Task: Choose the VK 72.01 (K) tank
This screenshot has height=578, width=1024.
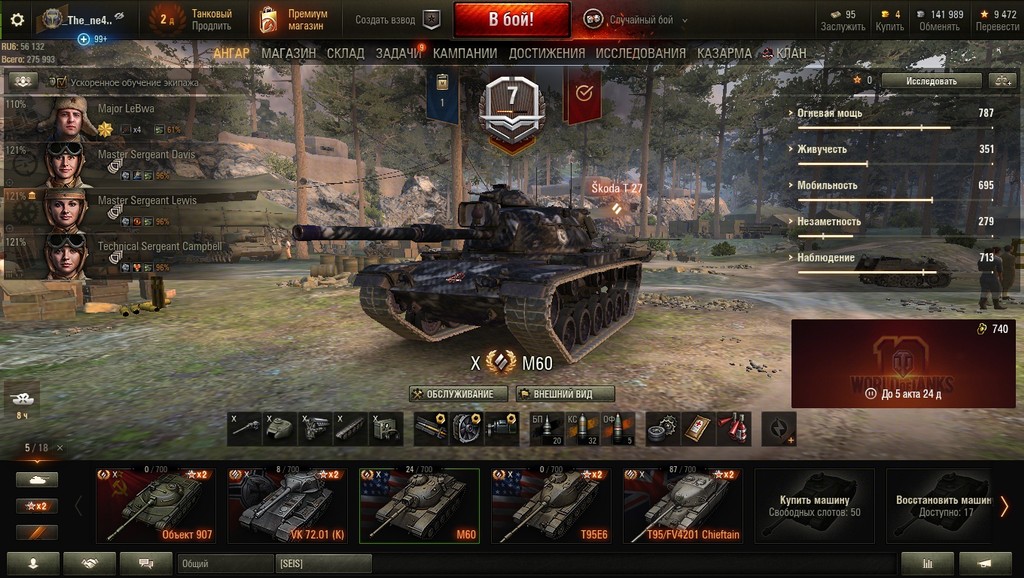Action: (x=287, y=505)
